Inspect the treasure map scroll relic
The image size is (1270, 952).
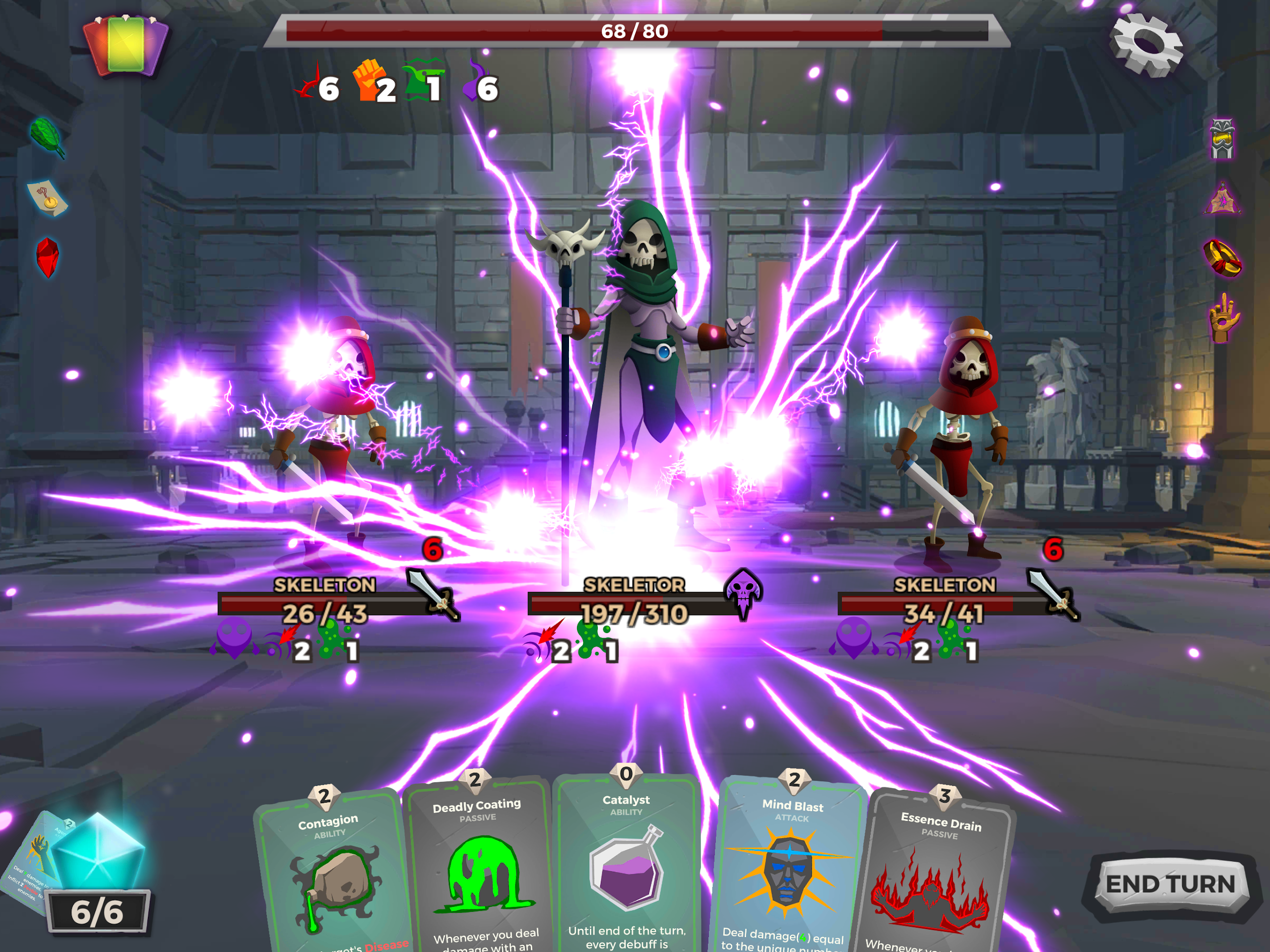tap(47, 197)
